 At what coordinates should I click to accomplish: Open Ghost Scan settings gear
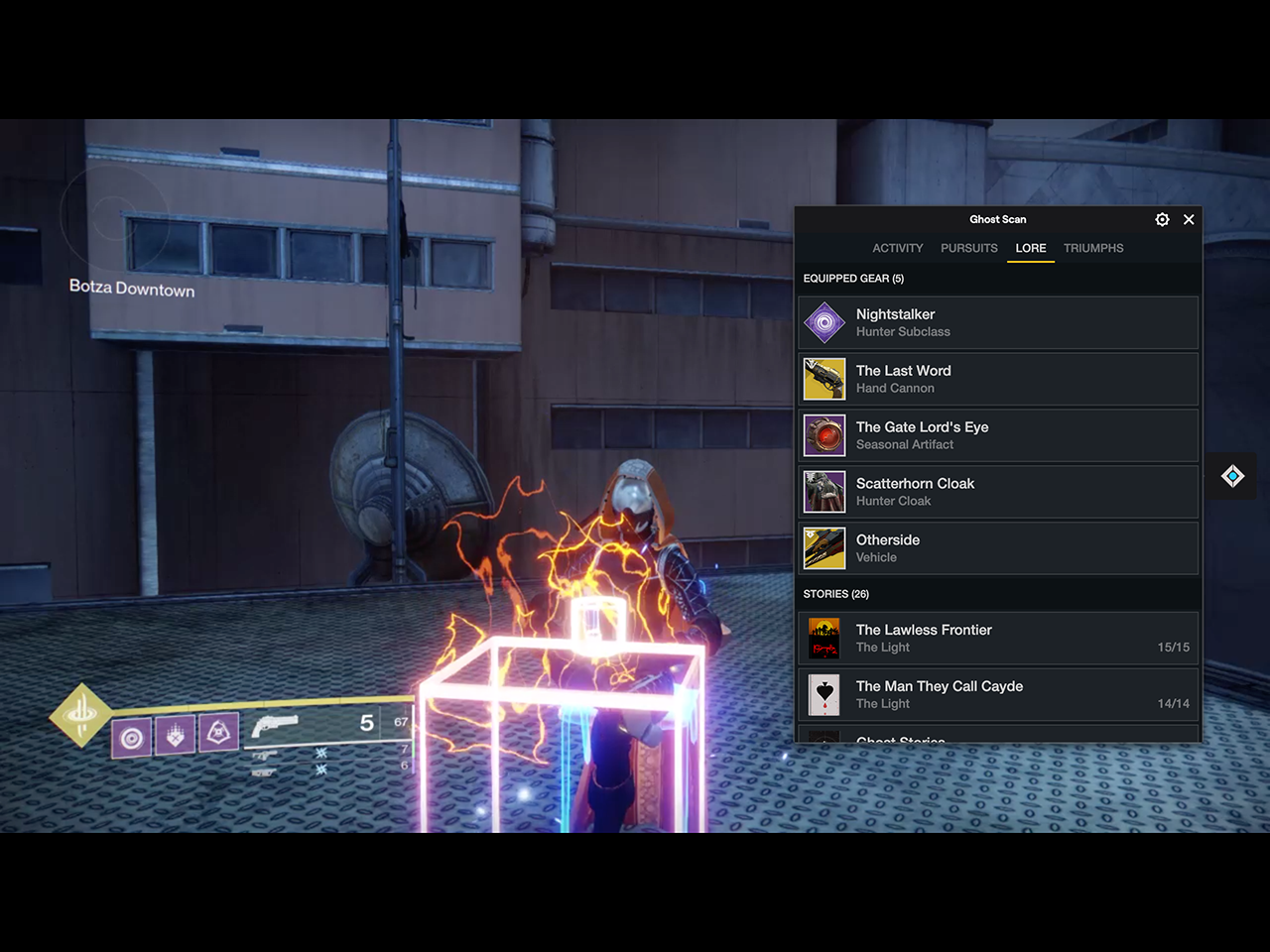click(x=1162, y=219)
